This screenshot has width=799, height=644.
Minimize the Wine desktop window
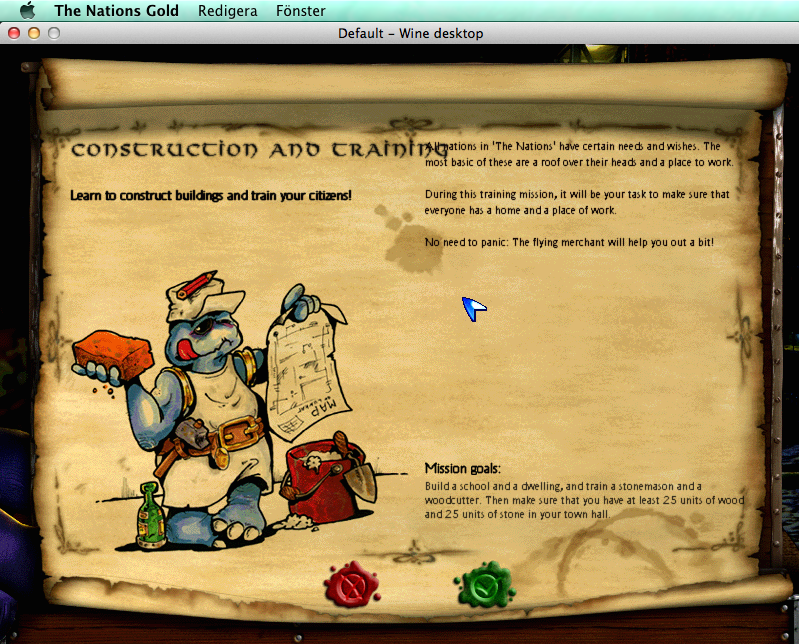pos(34,33)
